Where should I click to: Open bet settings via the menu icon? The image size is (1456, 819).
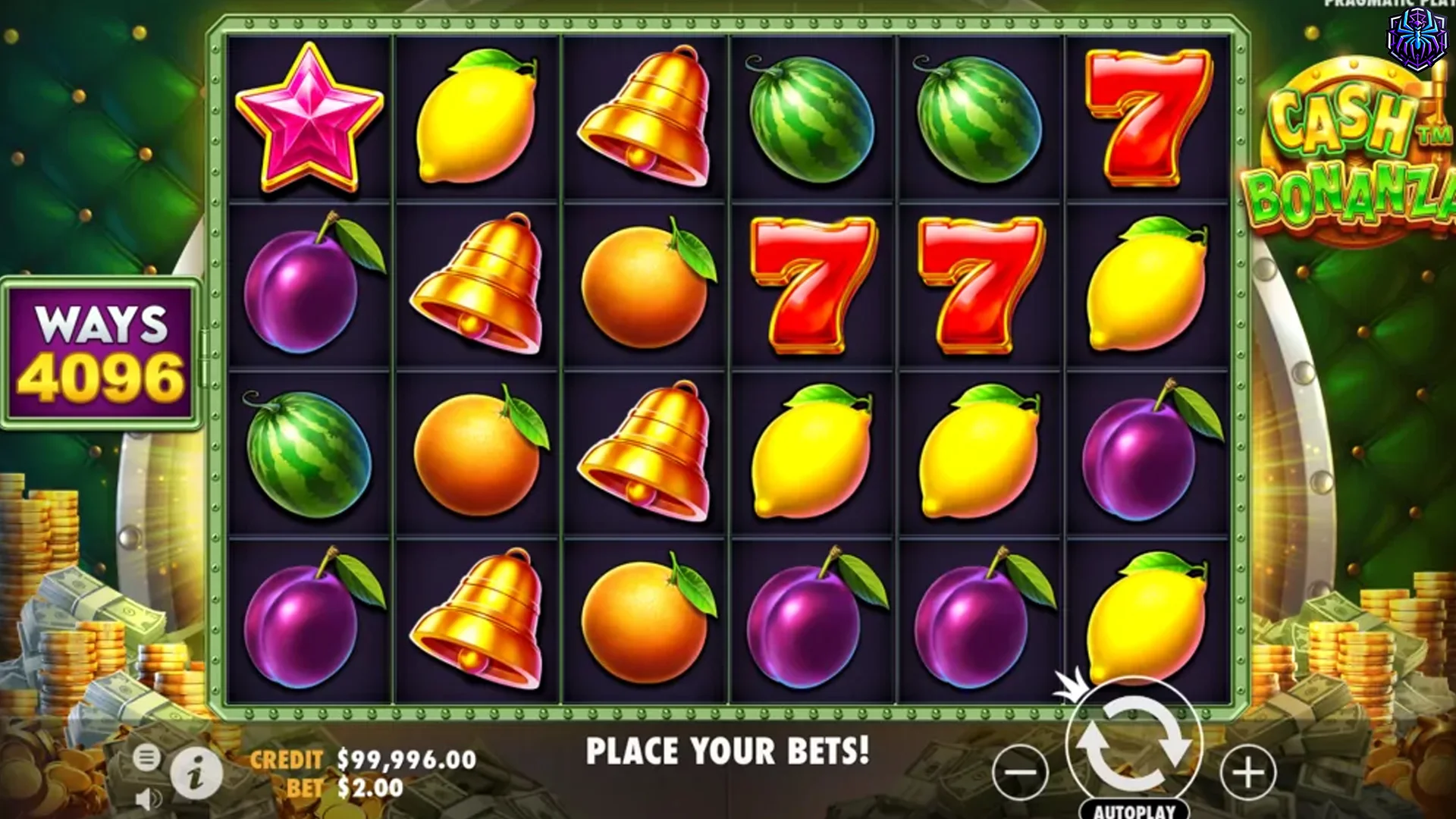pos(145,756)
